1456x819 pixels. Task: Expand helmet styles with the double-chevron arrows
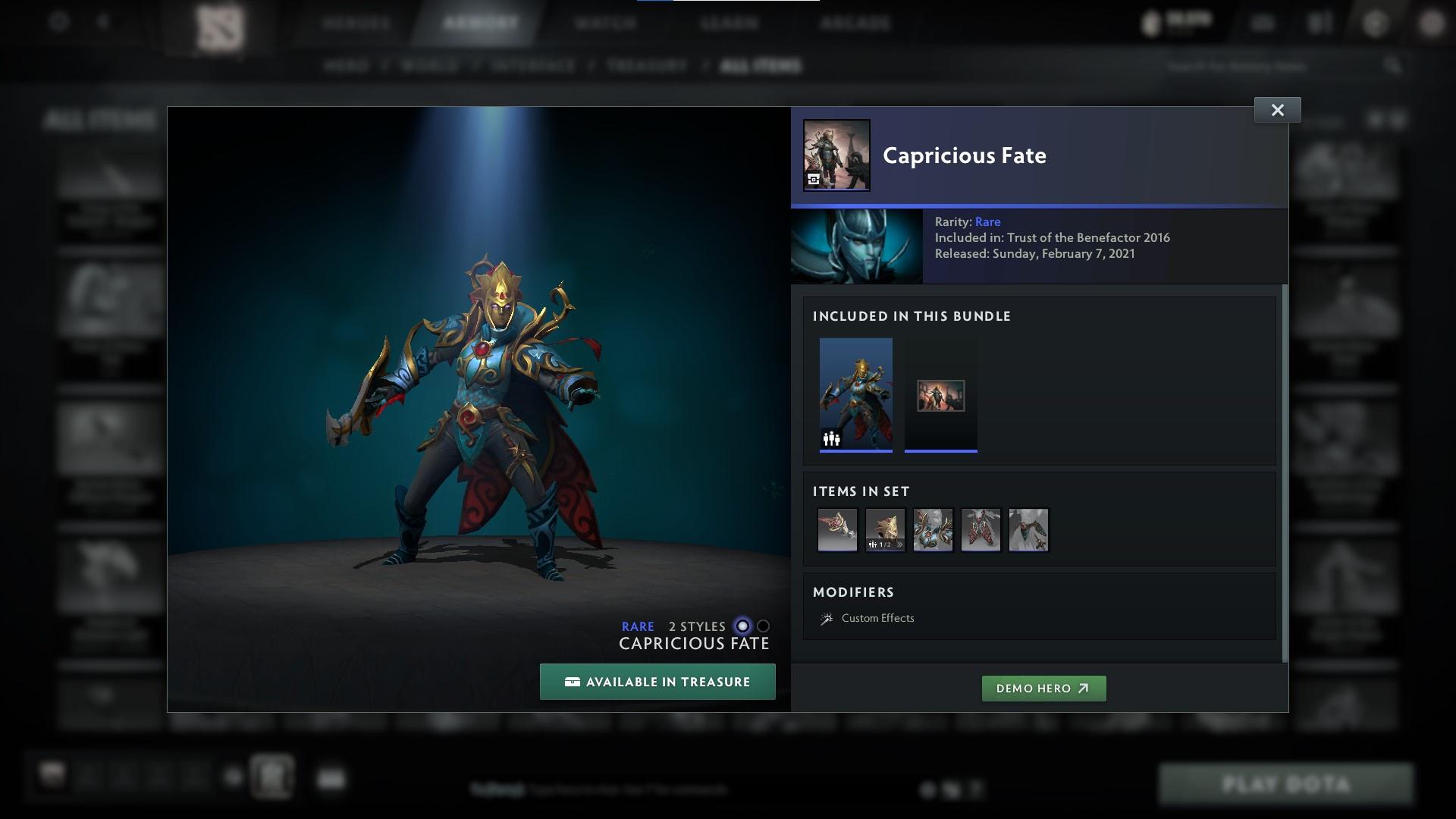click(x=899, y=544)
